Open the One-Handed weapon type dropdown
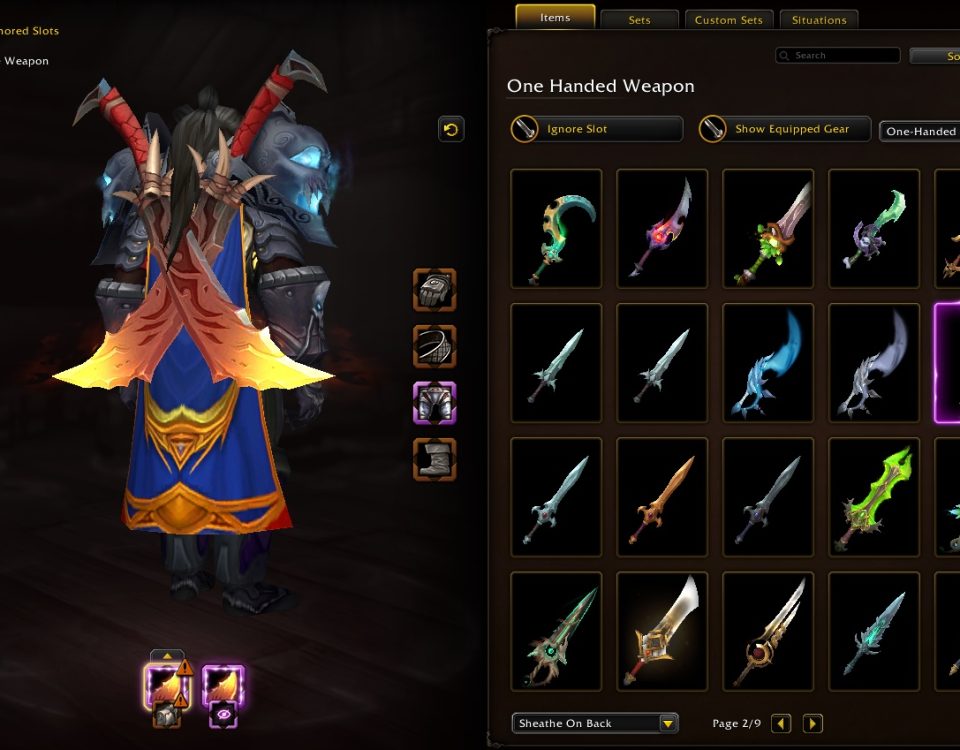Image resolution: width=960 pixels, height=750 pixels. [x=920, y=131]
